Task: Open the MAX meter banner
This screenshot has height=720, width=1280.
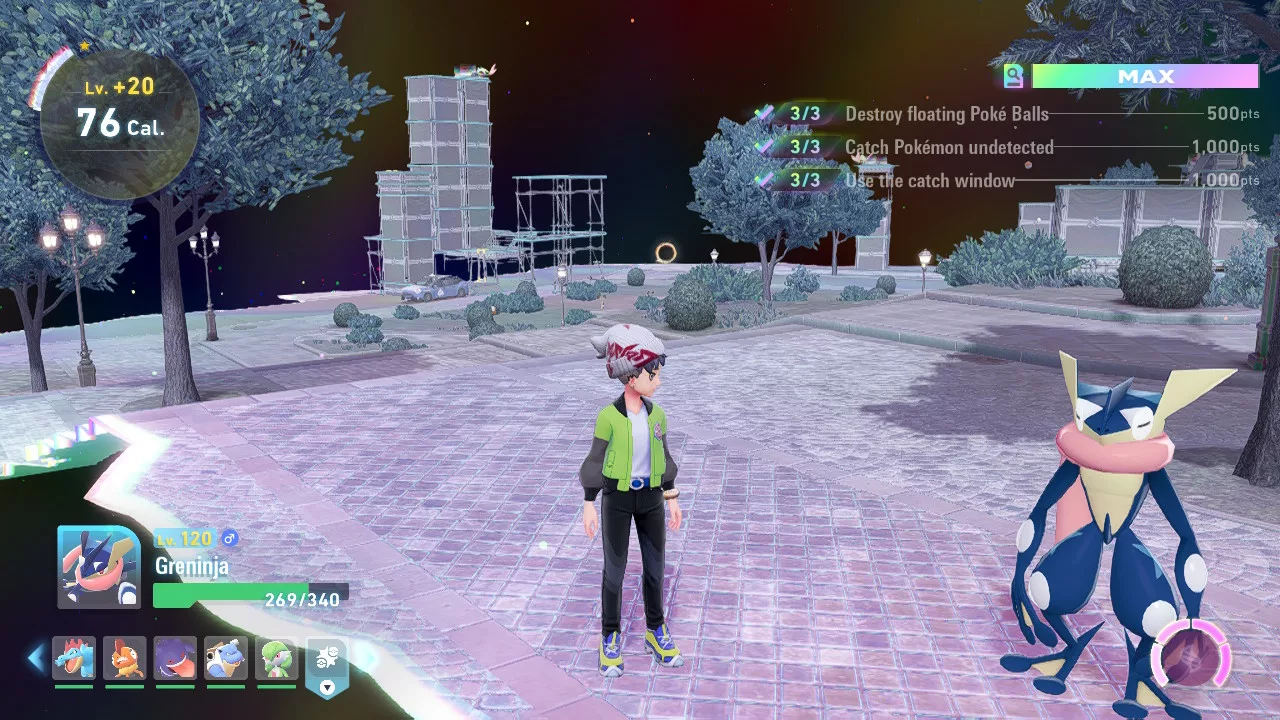Action: (1145, 76)
